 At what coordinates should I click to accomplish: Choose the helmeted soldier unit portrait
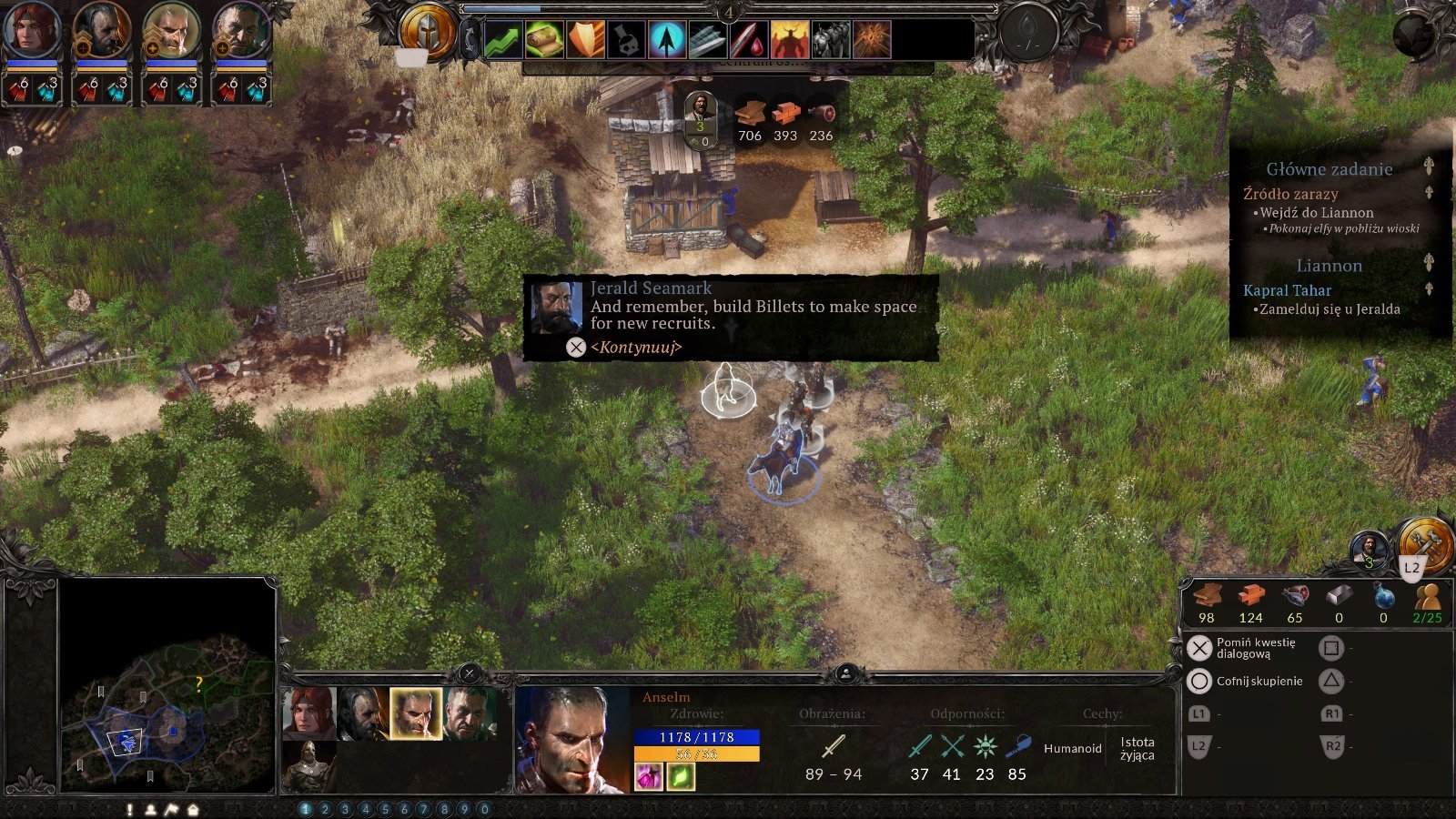point(308,765)
